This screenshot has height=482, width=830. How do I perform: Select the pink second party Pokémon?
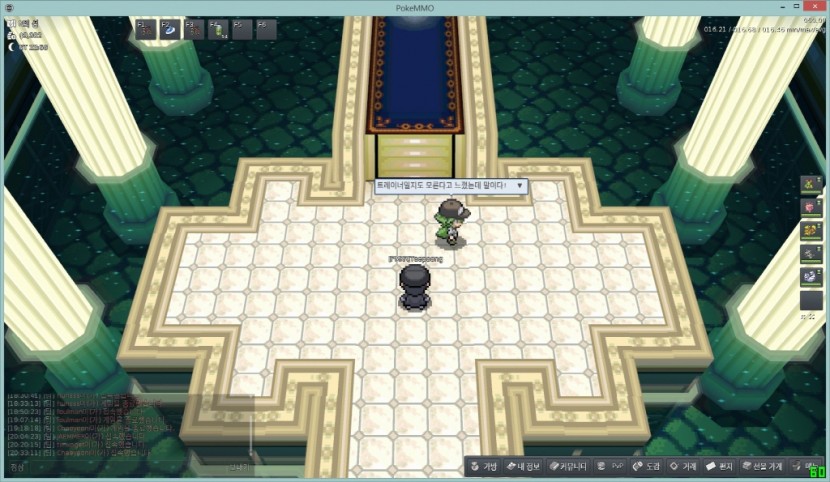click(812, 208)
